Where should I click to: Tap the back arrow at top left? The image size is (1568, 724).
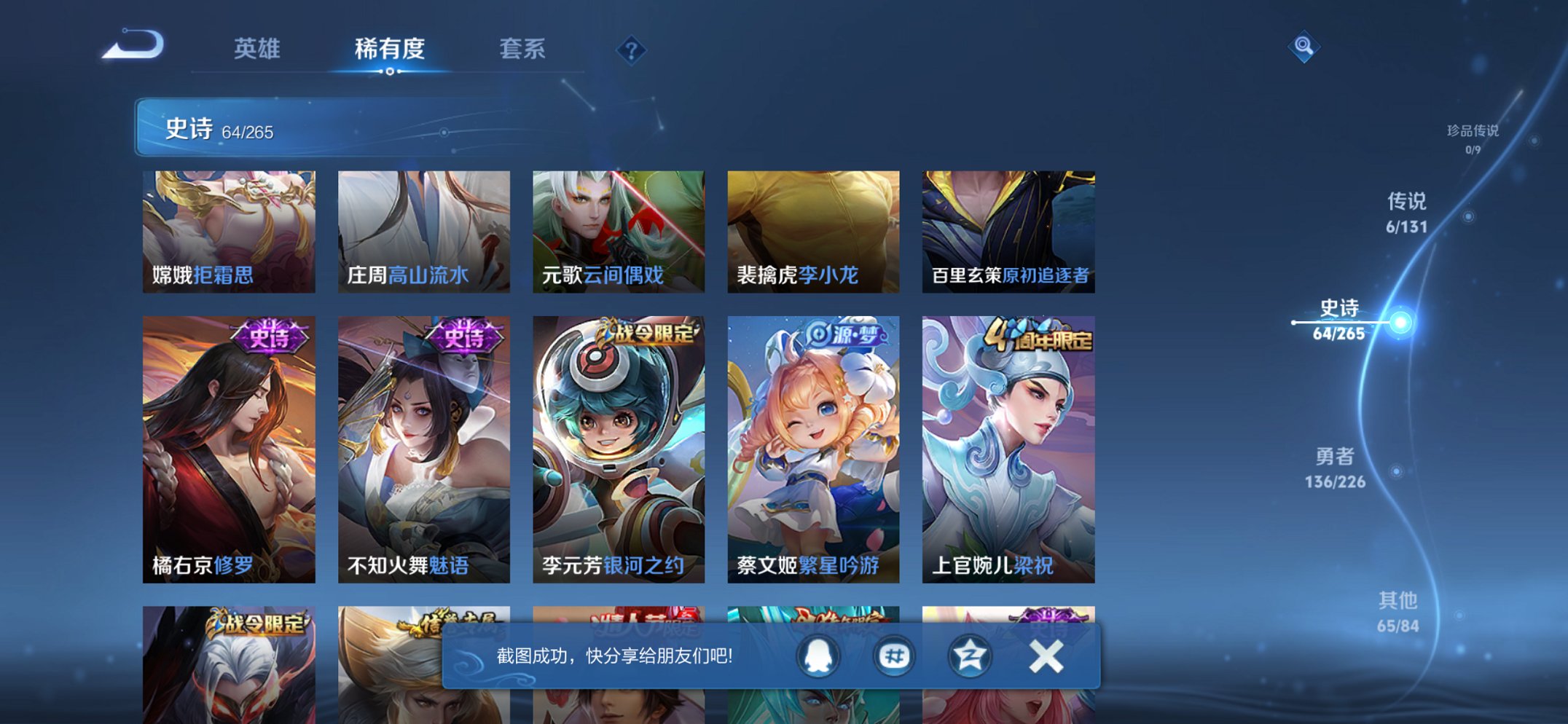click(x=136, y=45)
